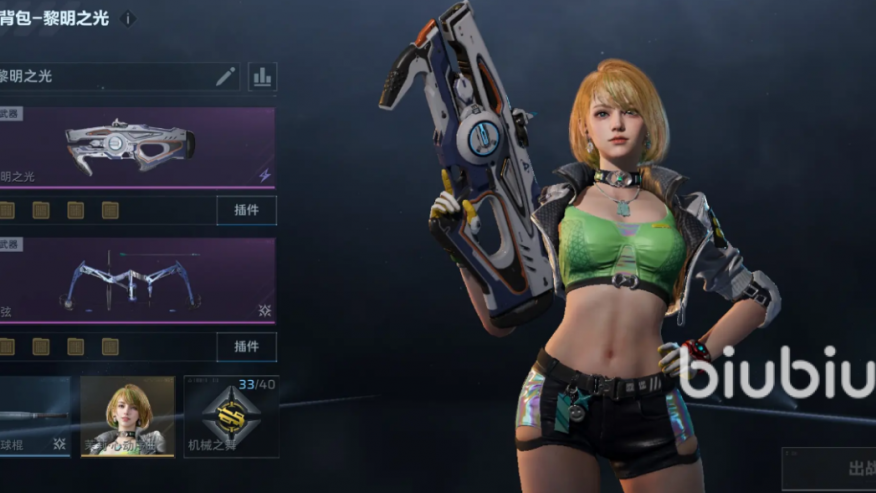The width and height of the screenshot is (876, 493).
Task: Open 插件 for the bow weapon
Action: [246, 346]
